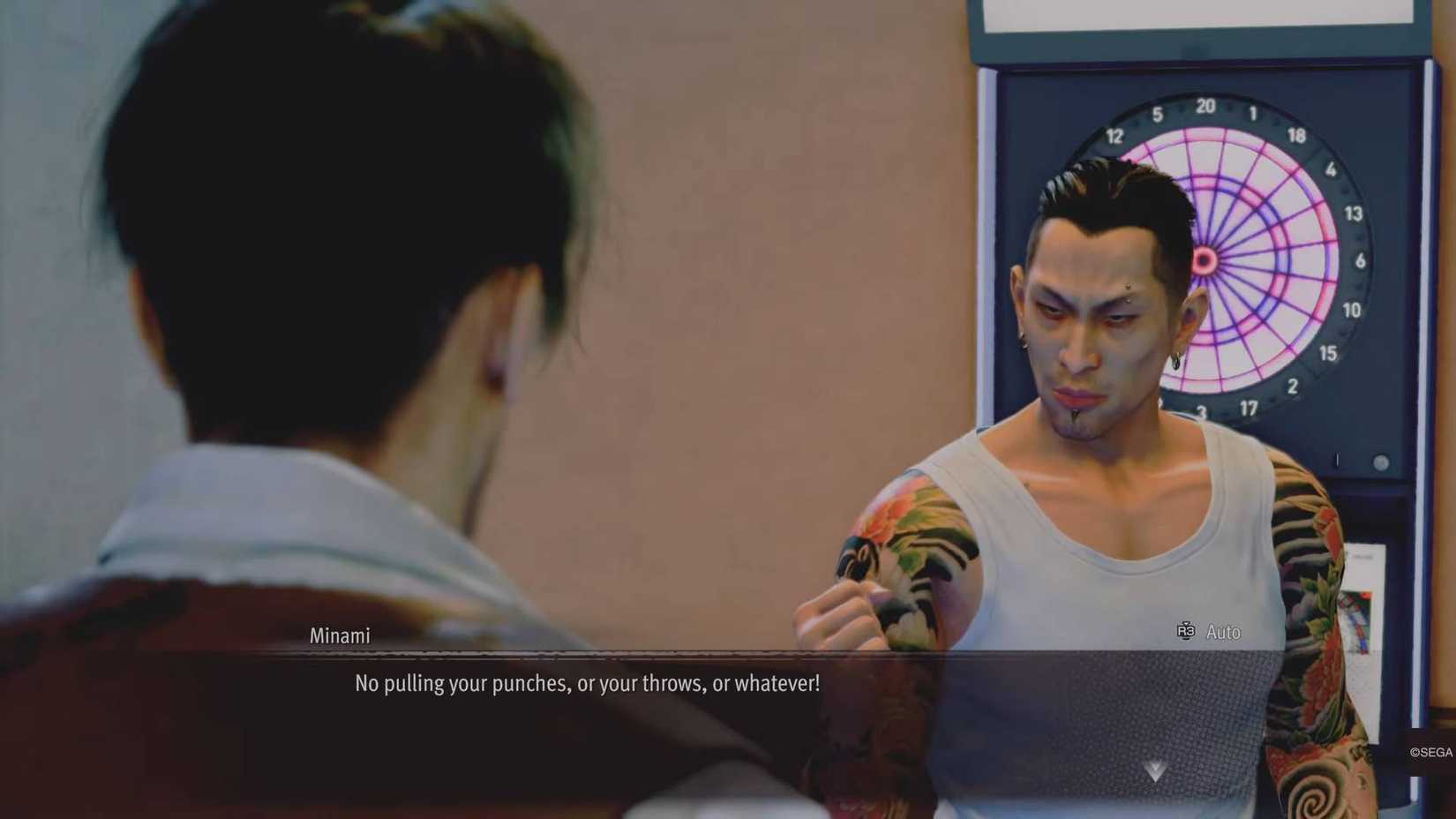Viewport: 1456px width, 819px height.
Task: Click number 18 on the dartboard
Action: [1298, 134]
